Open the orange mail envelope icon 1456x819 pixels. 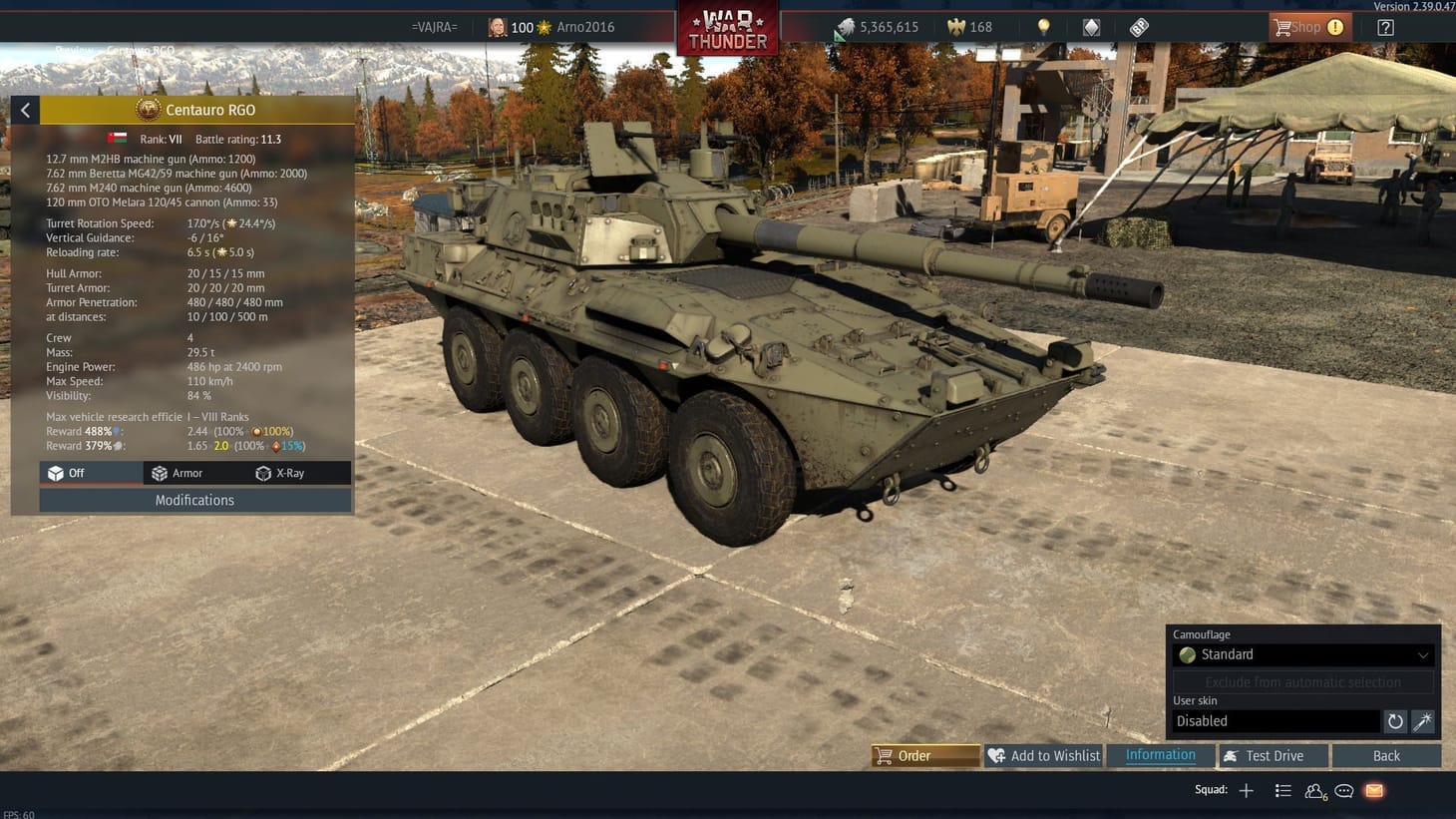tap(1373, 790)
